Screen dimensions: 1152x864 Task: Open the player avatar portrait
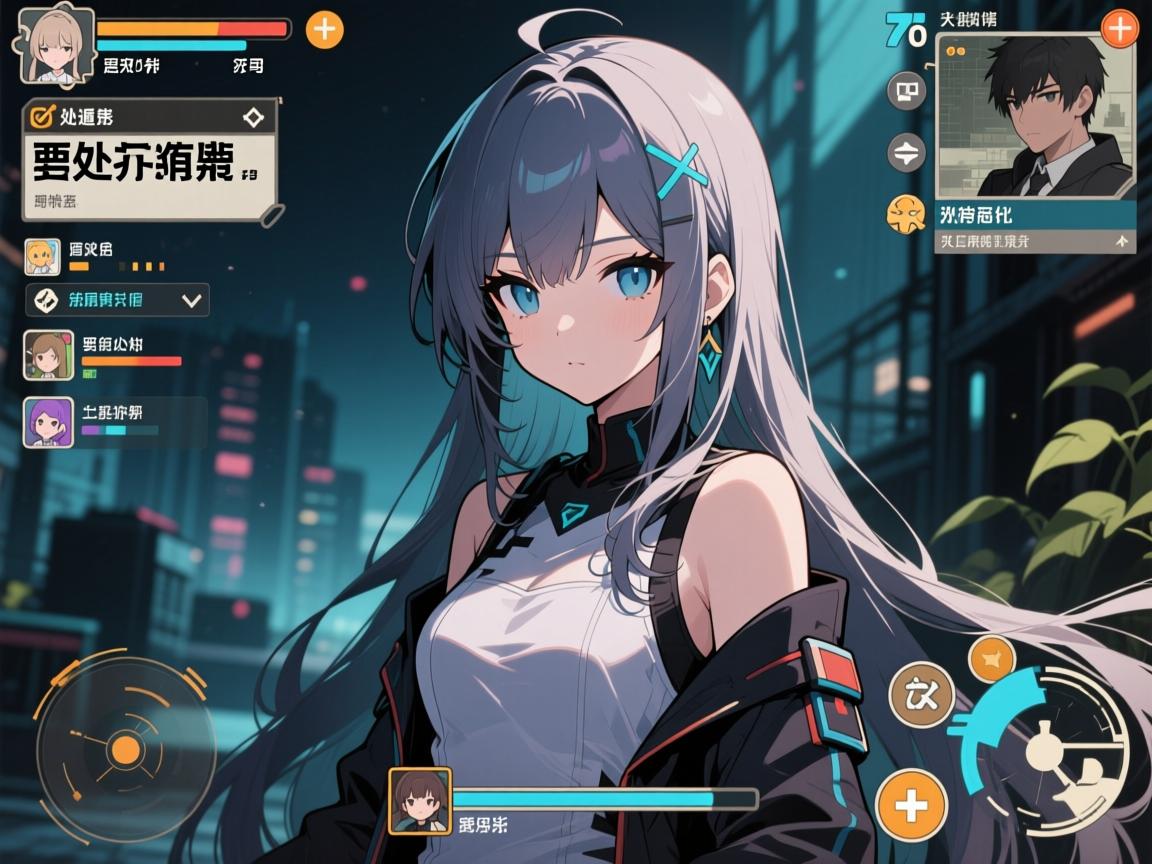point(57,45)
